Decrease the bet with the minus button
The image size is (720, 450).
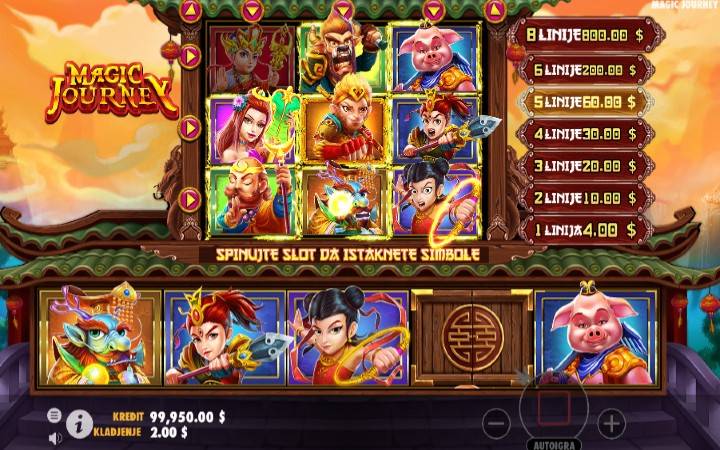pyautogui.click(x=496, y=423)
